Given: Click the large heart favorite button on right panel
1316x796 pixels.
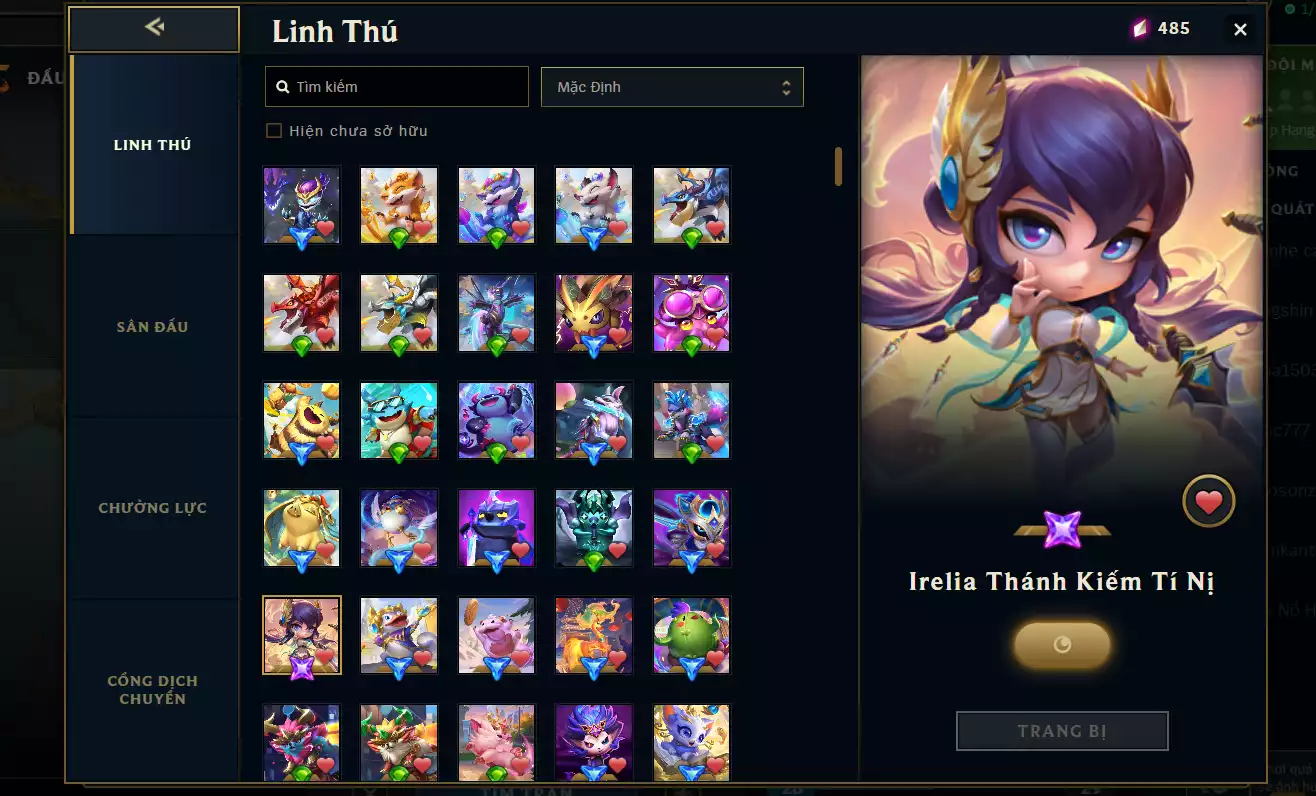Looking at the screenshot, I should point(1209,501).
